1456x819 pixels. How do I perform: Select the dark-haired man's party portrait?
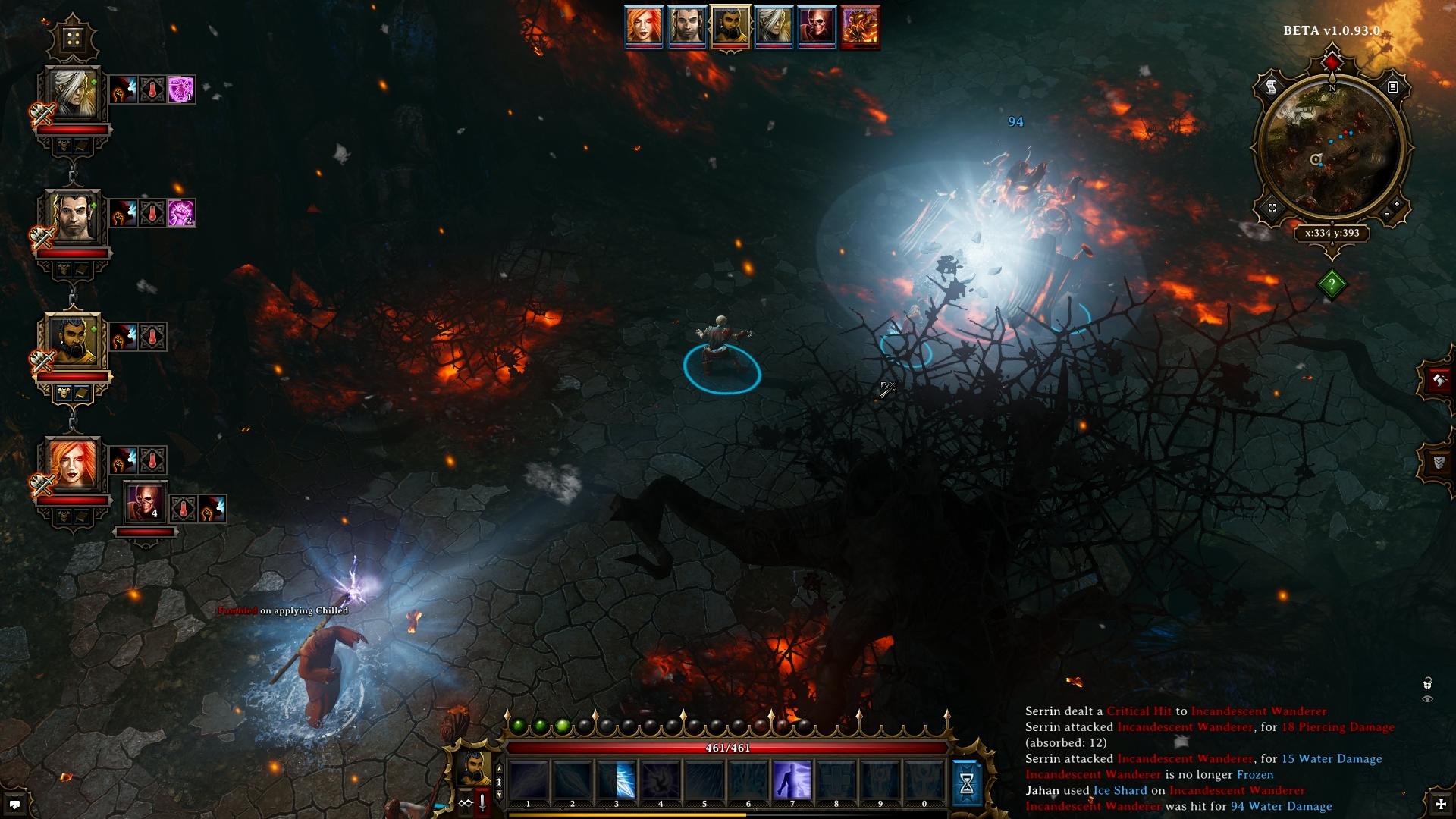click(73, 217)
